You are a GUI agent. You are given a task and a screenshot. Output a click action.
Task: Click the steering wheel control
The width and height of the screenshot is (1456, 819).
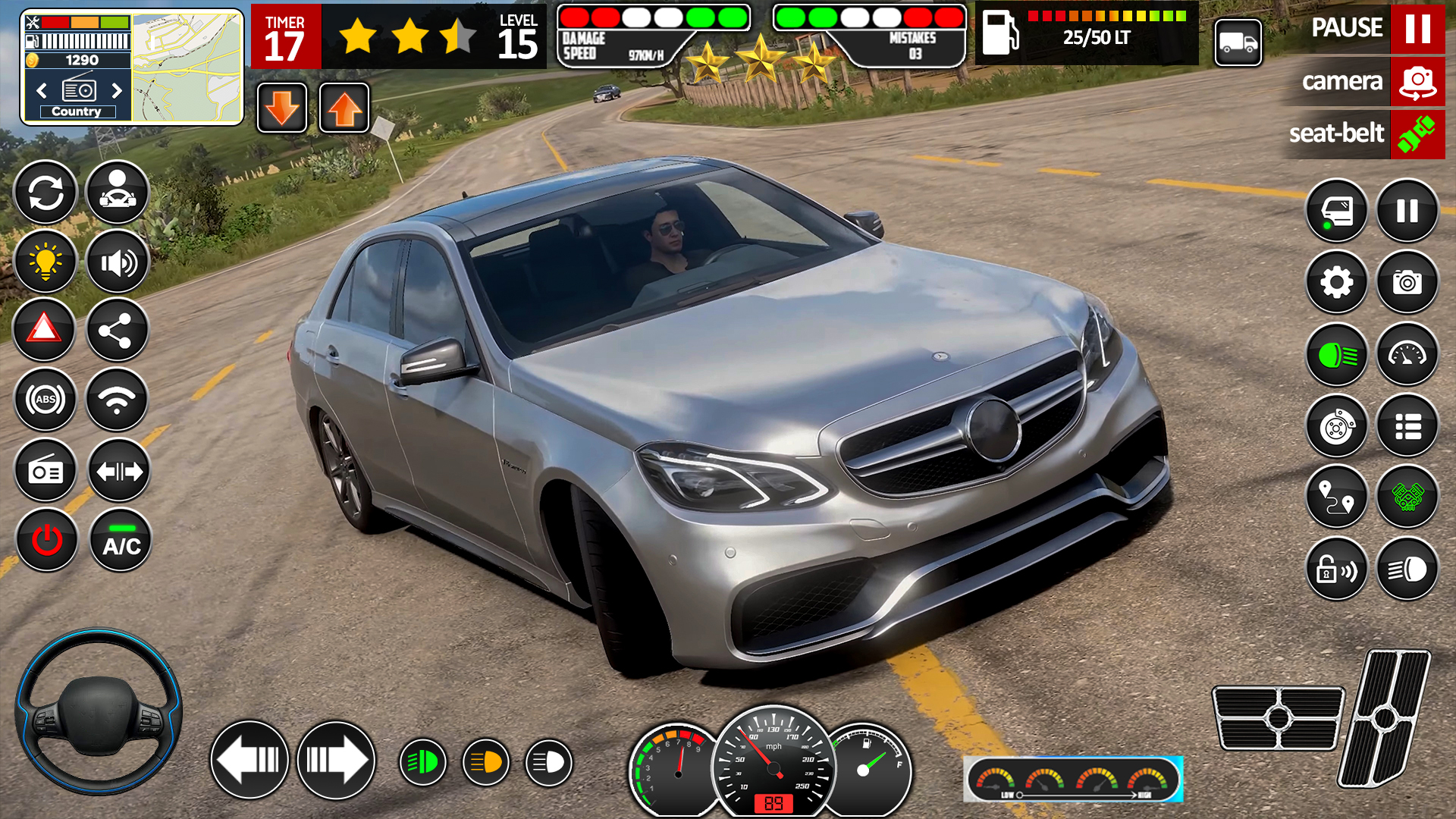tap(98, 711)
